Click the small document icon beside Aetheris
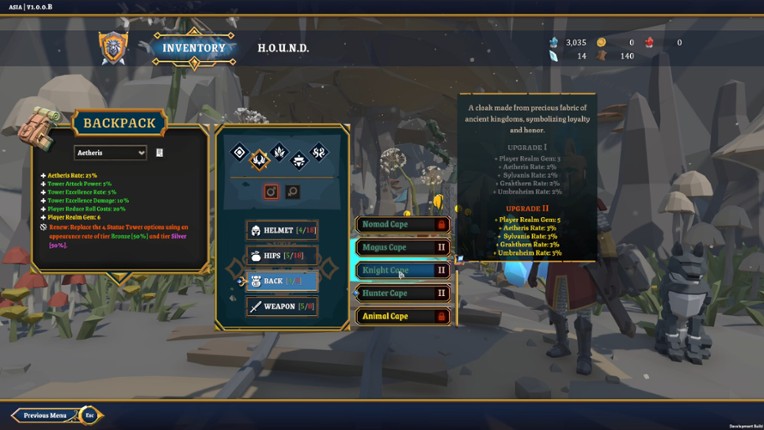This screenshot has height=430, width=764. (x=159, y=153)
